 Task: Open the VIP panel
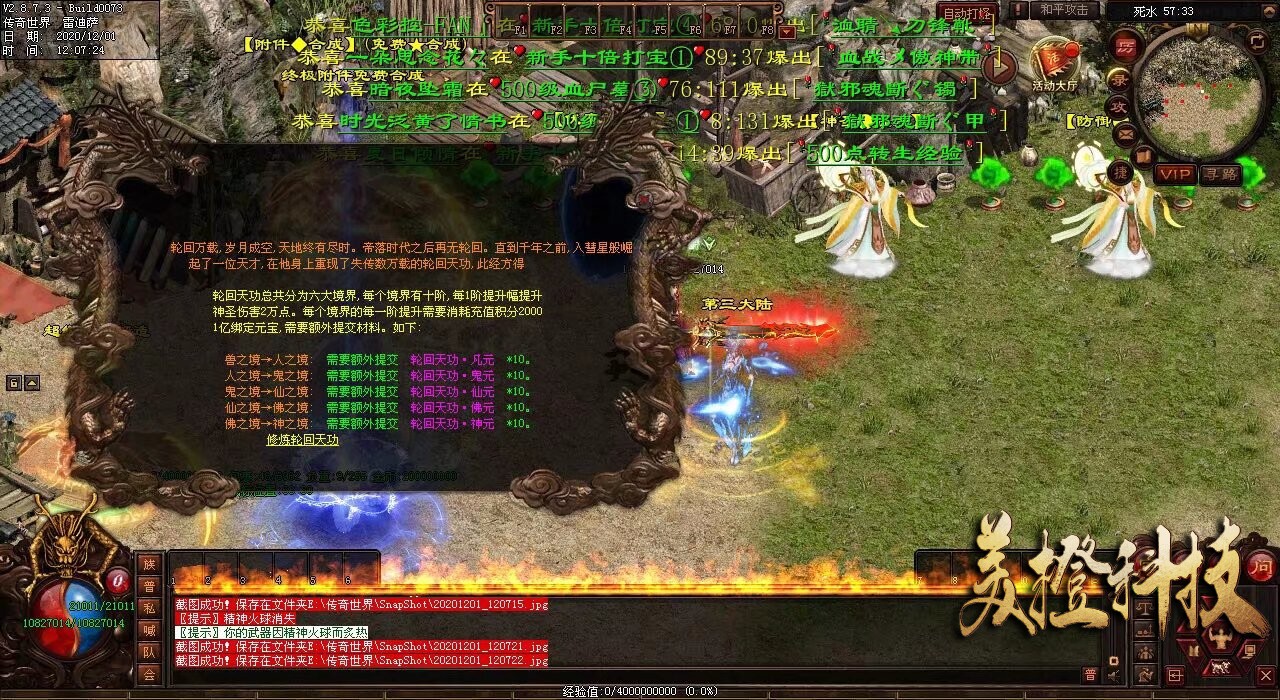click(1175, 173)
